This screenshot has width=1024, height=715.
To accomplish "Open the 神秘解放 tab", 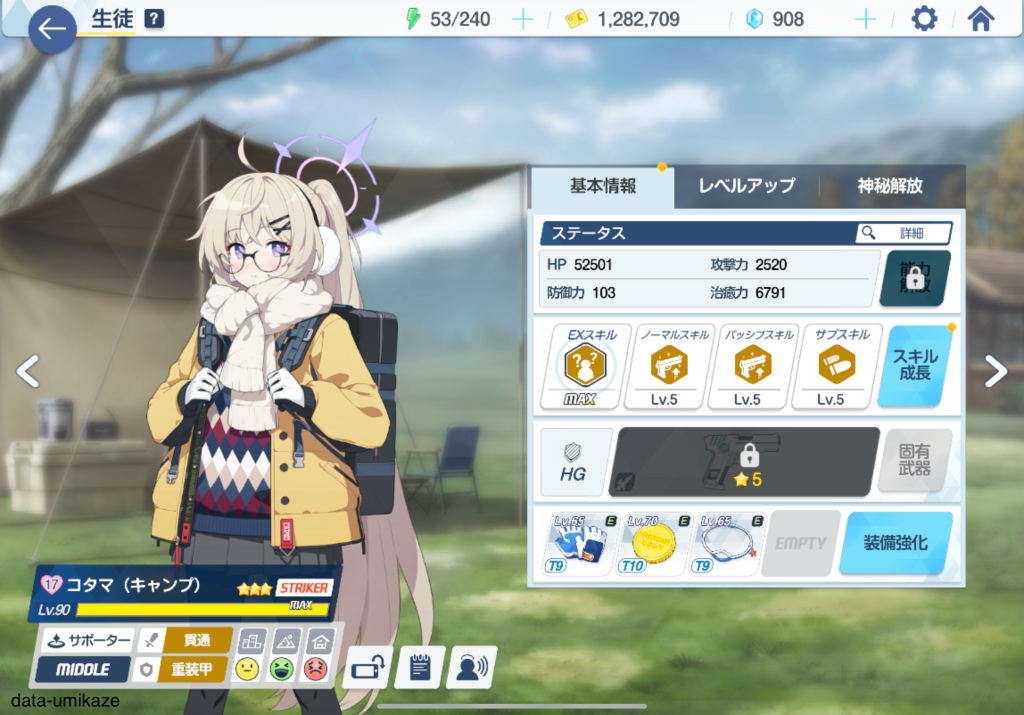I will [889, 186].
